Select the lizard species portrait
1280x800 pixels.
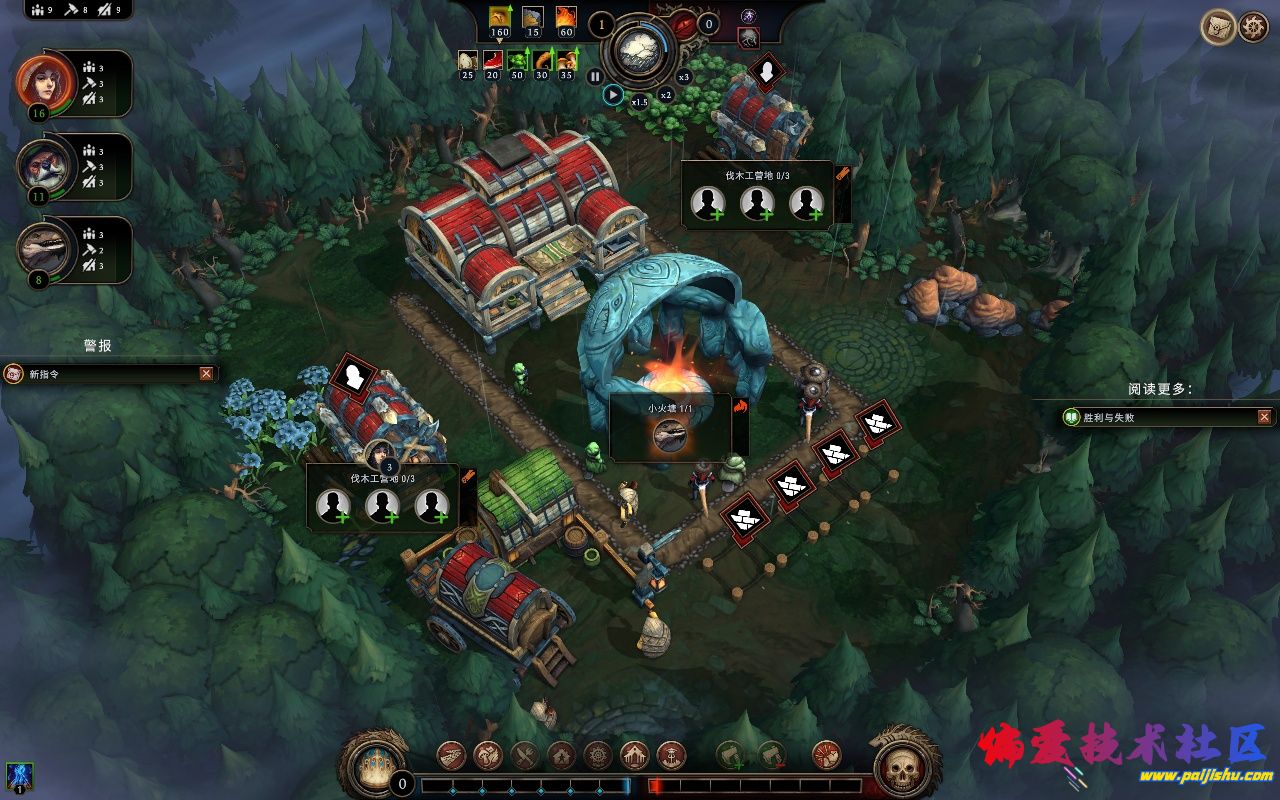tap(40, 249)
